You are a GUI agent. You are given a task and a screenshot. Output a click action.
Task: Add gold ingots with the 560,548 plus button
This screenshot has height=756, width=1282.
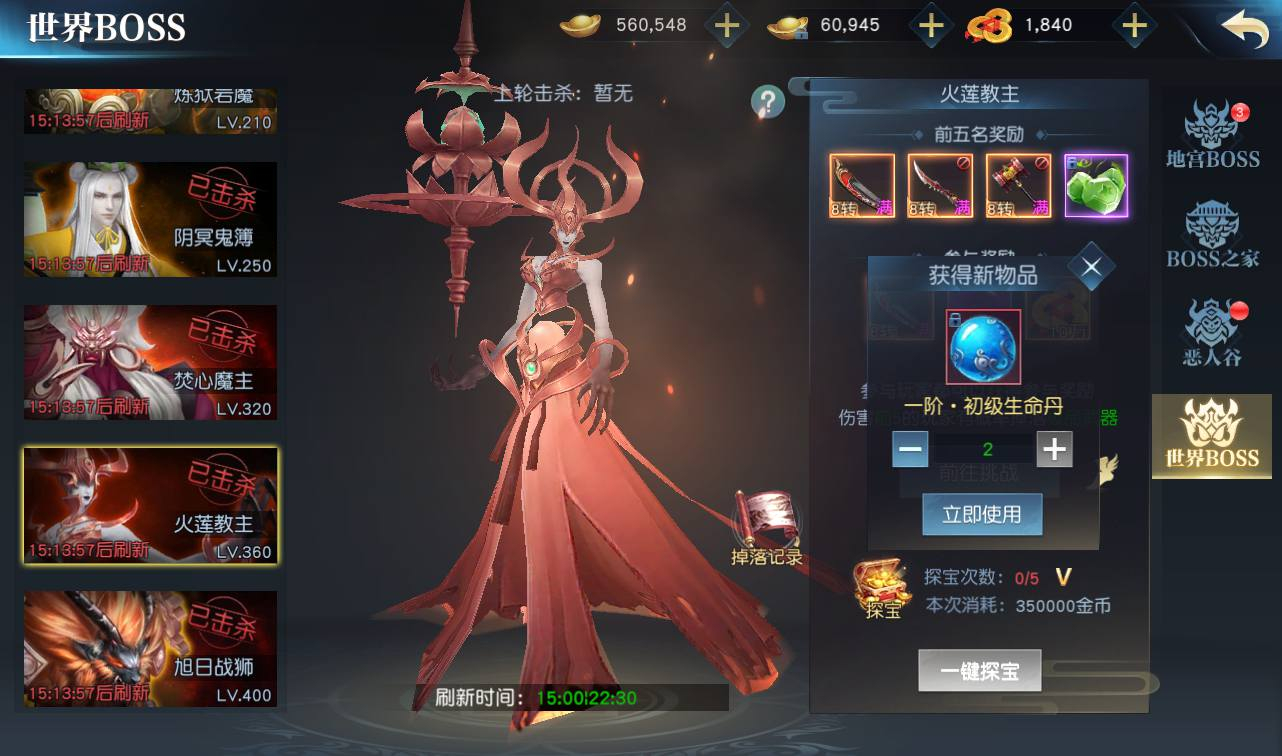coord(727,26)
